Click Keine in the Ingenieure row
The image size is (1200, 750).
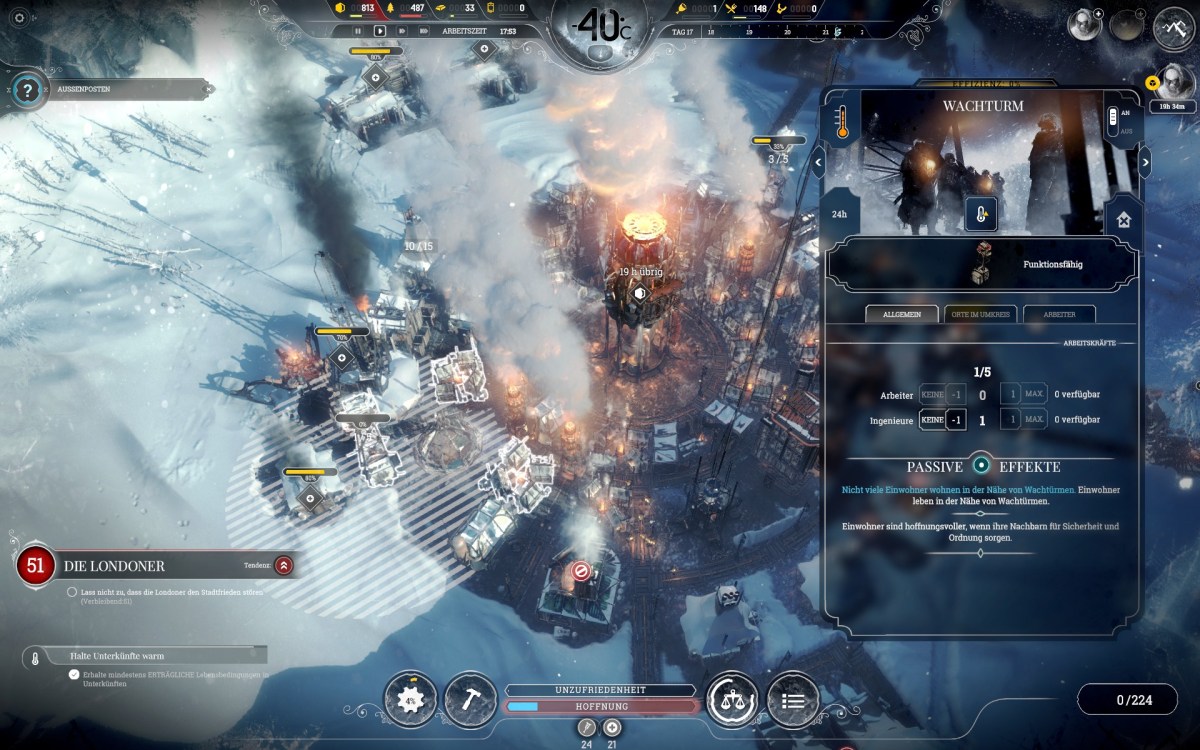coord(931,420)
